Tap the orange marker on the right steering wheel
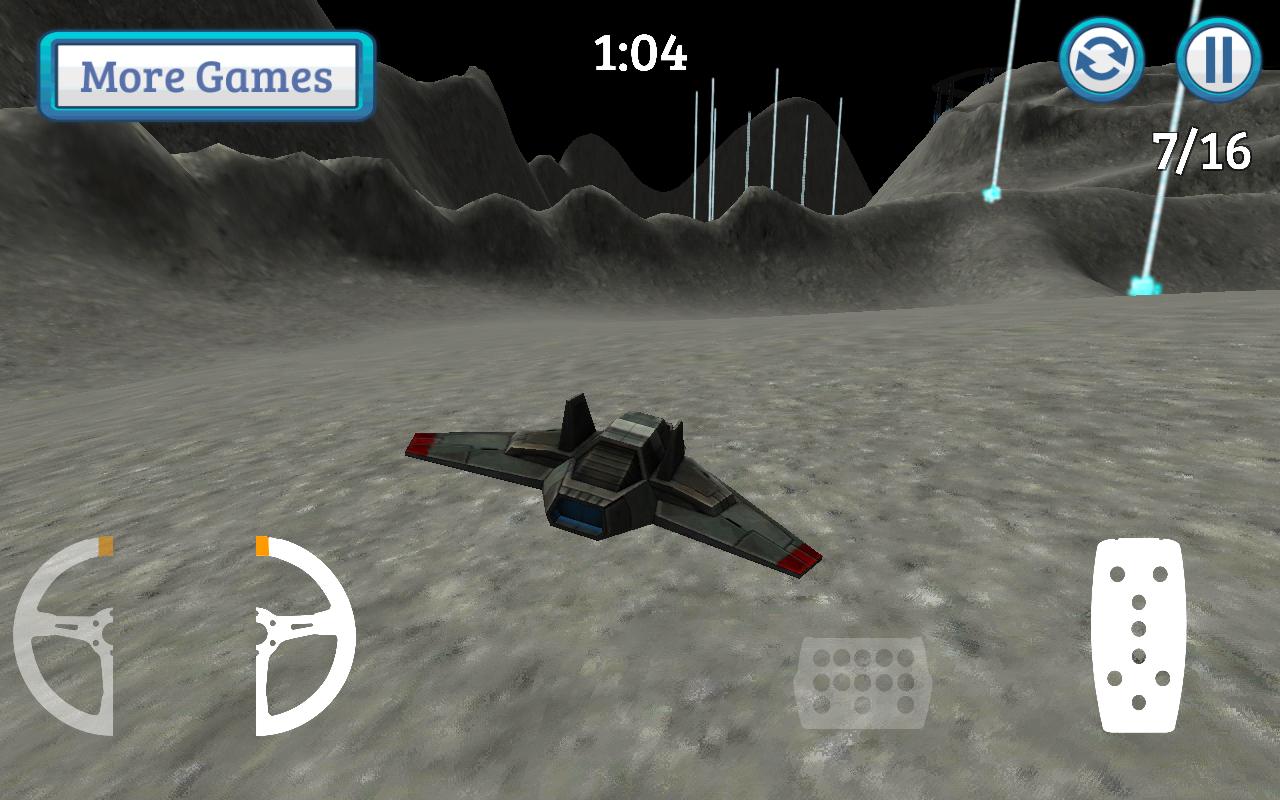1280x800 pixels. pos(263,546)
